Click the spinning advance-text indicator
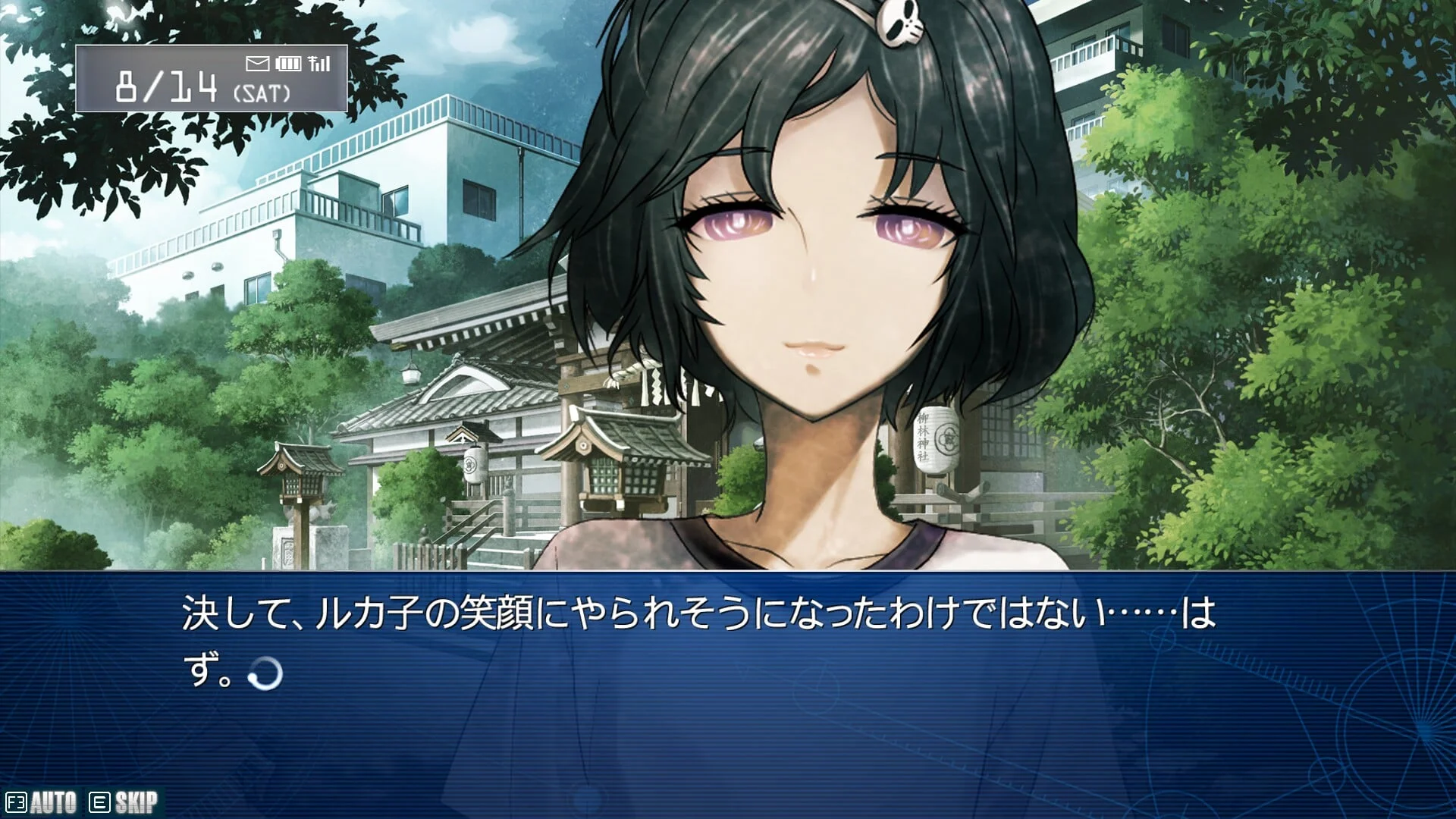Screen dimensions: 1456x819 point(265,673)
